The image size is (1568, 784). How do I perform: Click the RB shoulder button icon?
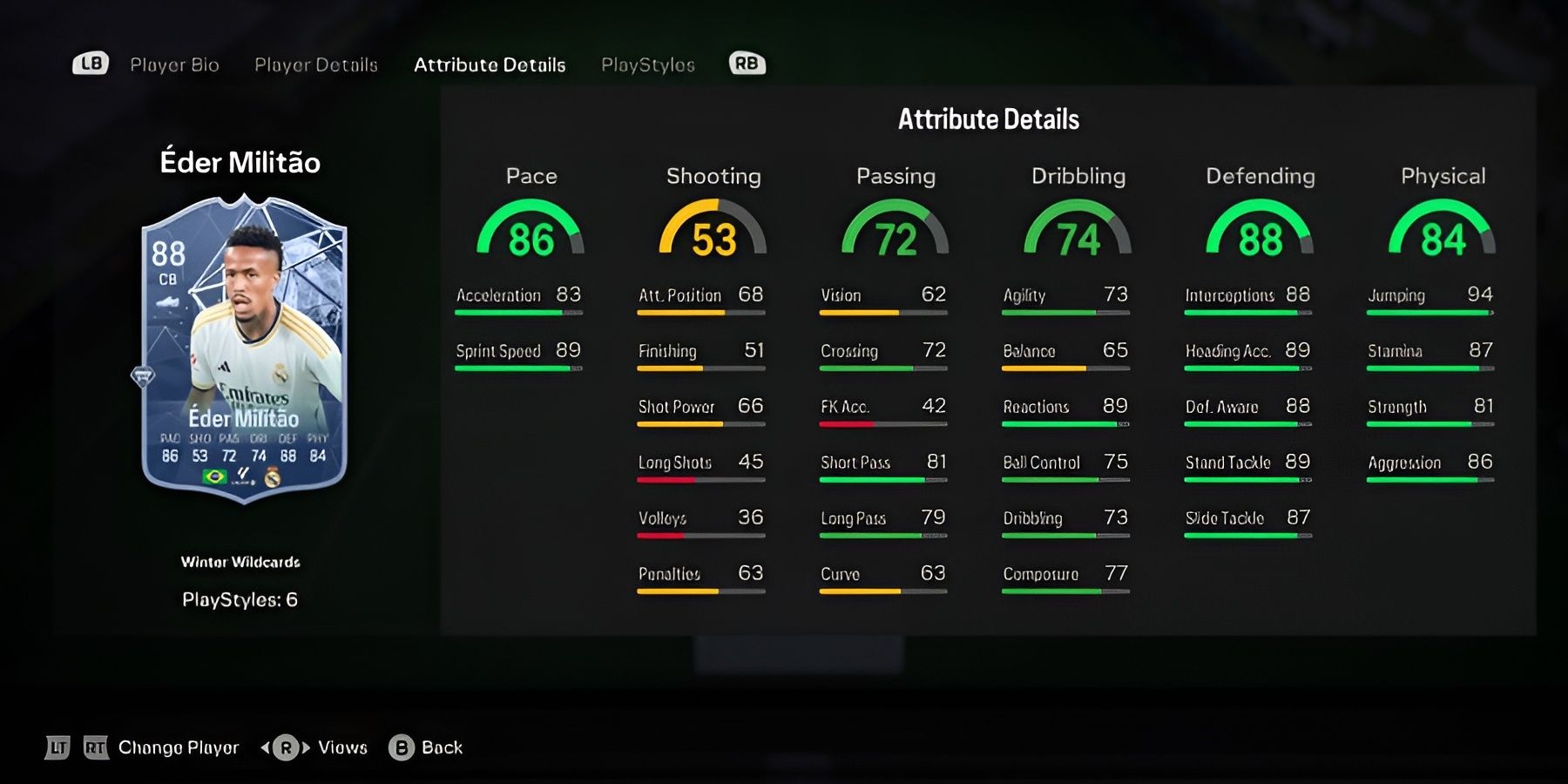click(746, 63)
